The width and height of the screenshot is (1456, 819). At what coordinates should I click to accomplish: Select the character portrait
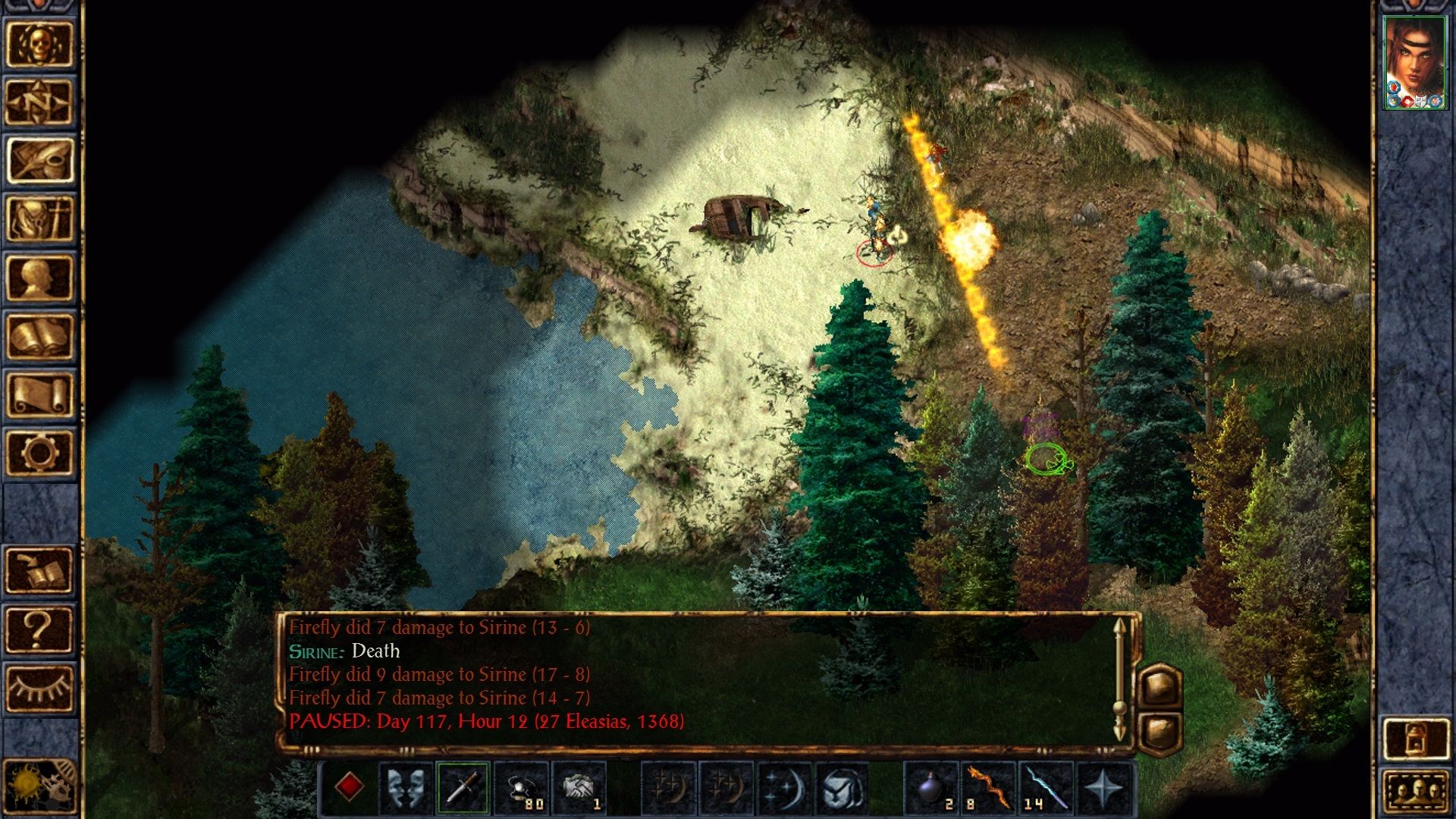[1414, 63]
